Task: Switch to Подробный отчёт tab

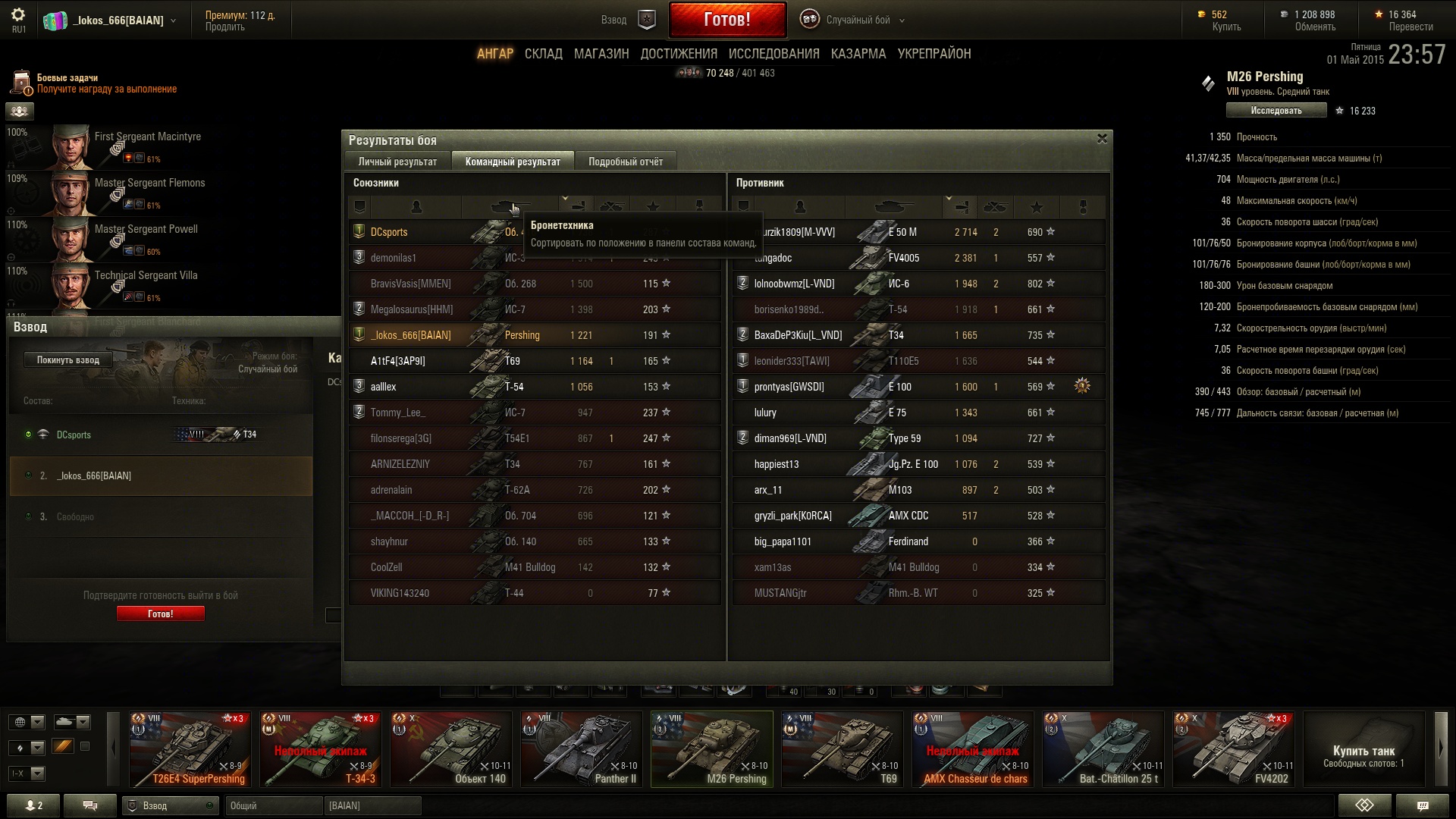Action: tap(625, 162)
